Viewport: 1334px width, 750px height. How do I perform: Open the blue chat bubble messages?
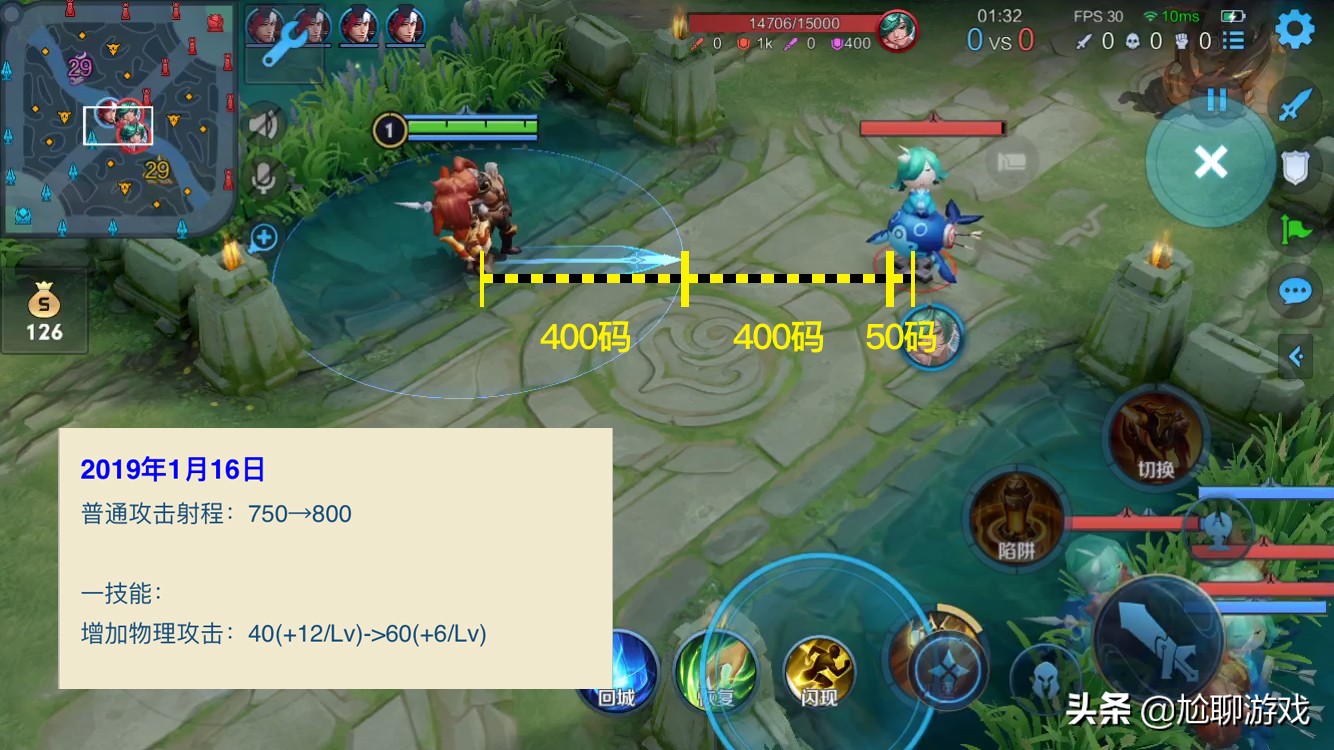click(x=1295, y=292)
